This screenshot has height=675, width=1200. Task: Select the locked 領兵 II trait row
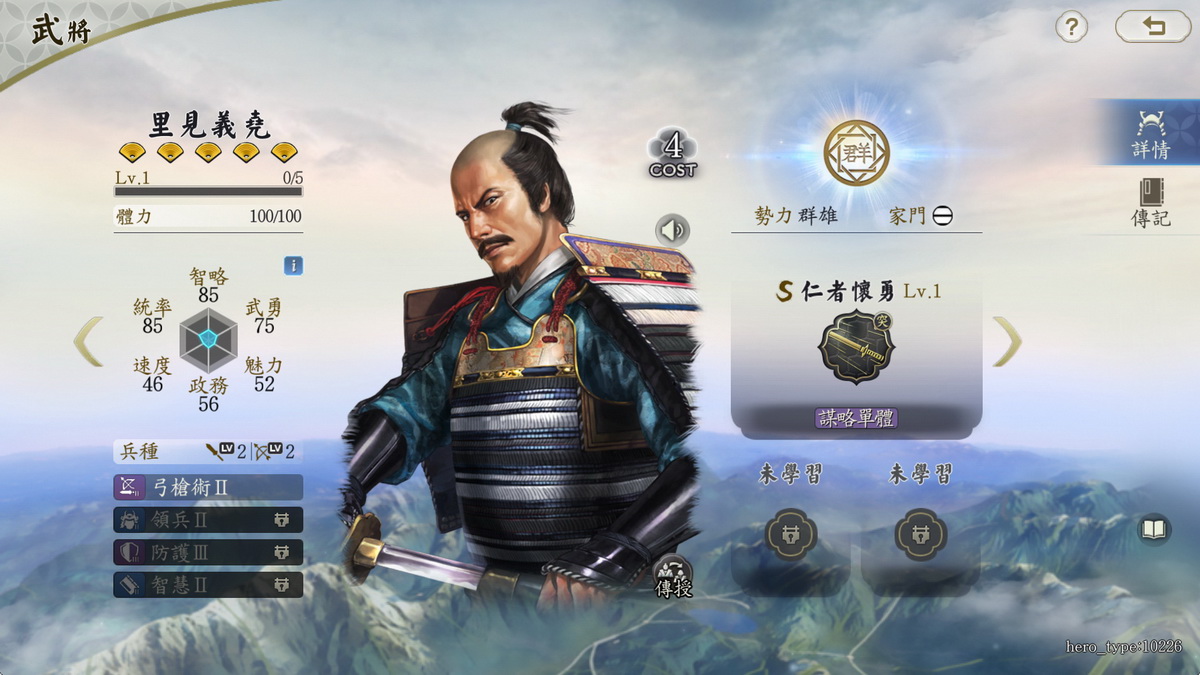click(208, 520)
